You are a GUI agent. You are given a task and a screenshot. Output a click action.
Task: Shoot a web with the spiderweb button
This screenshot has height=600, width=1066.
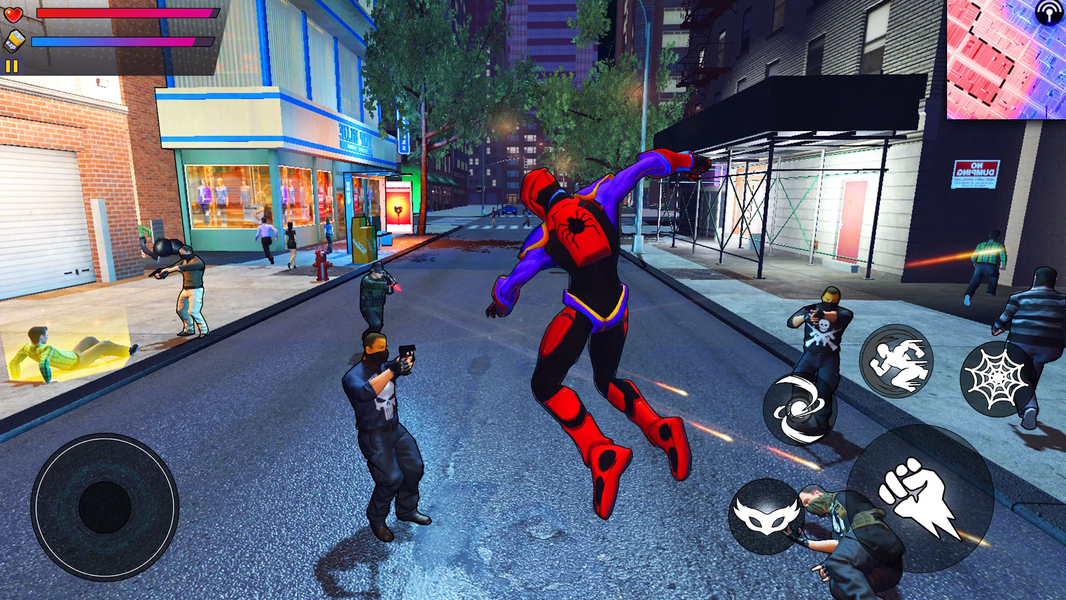click(997, 379)
